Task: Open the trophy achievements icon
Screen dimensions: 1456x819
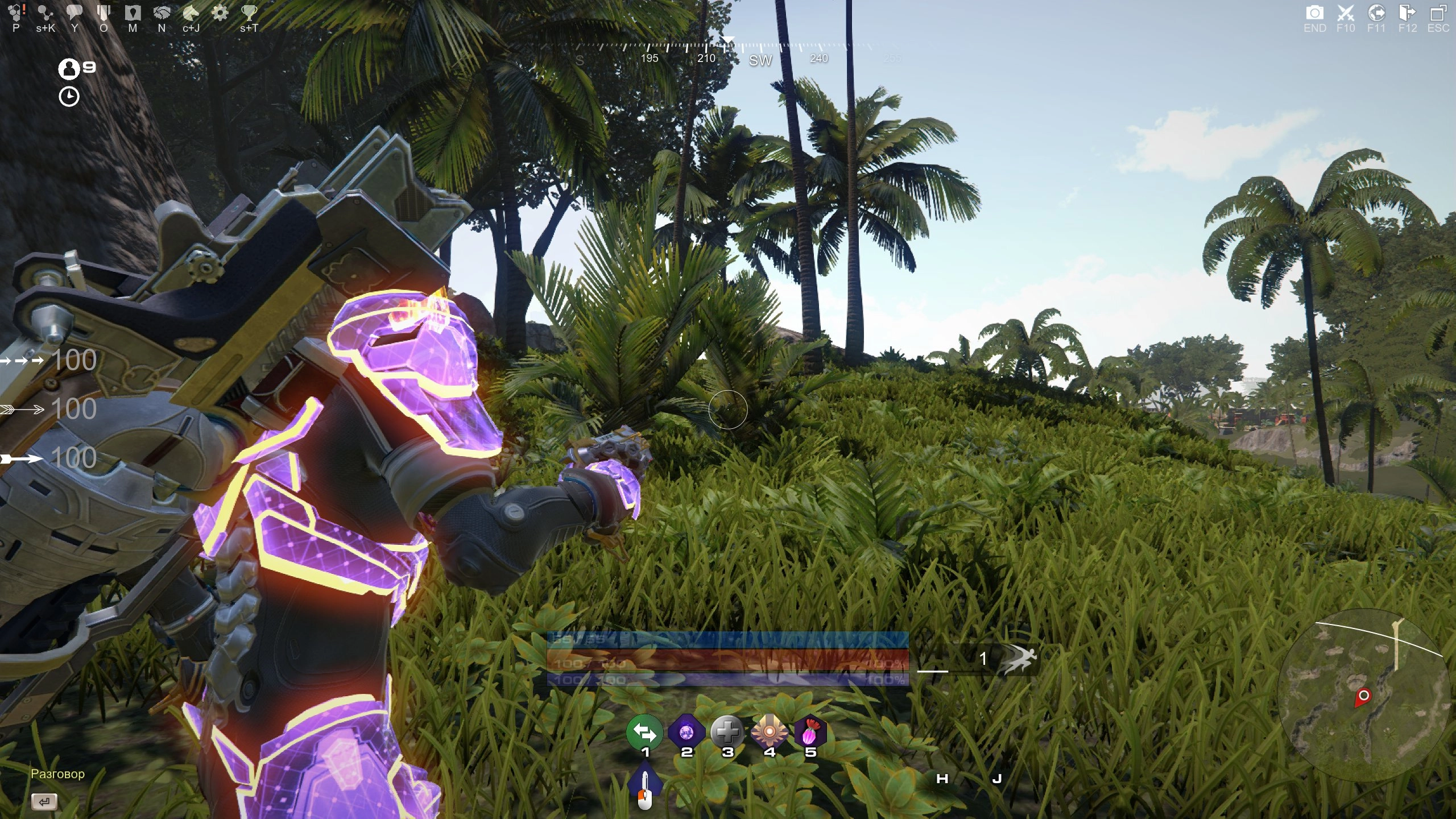Action: point(249,13)
